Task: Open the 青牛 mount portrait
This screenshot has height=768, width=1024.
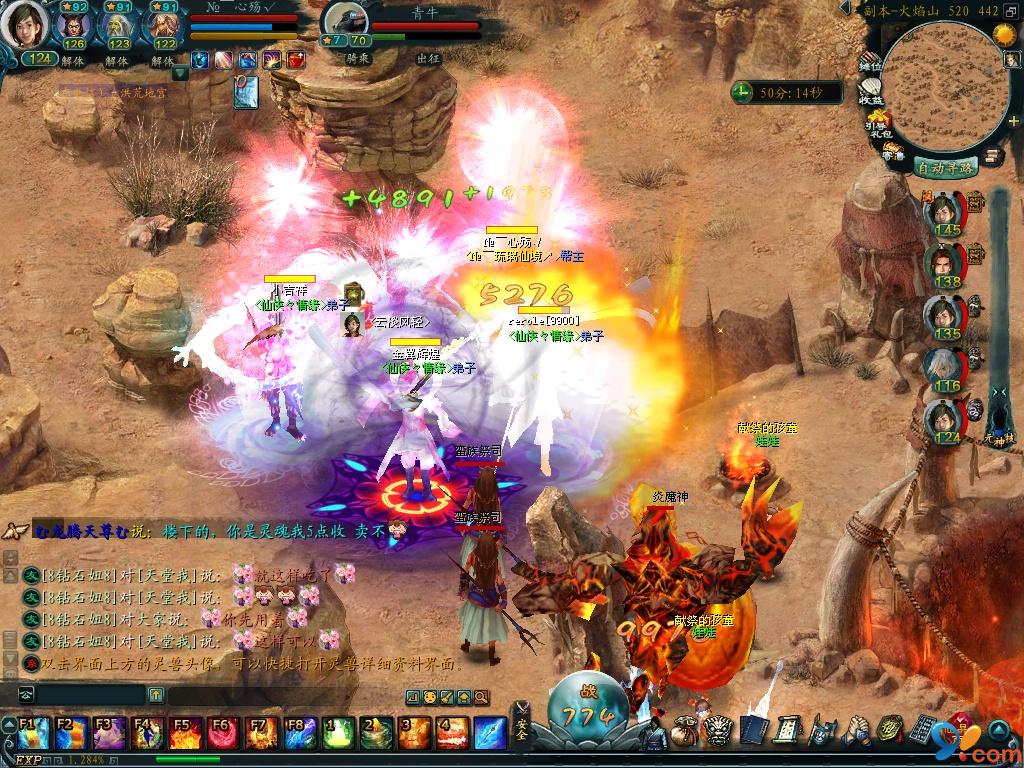Action: [343, 22]
